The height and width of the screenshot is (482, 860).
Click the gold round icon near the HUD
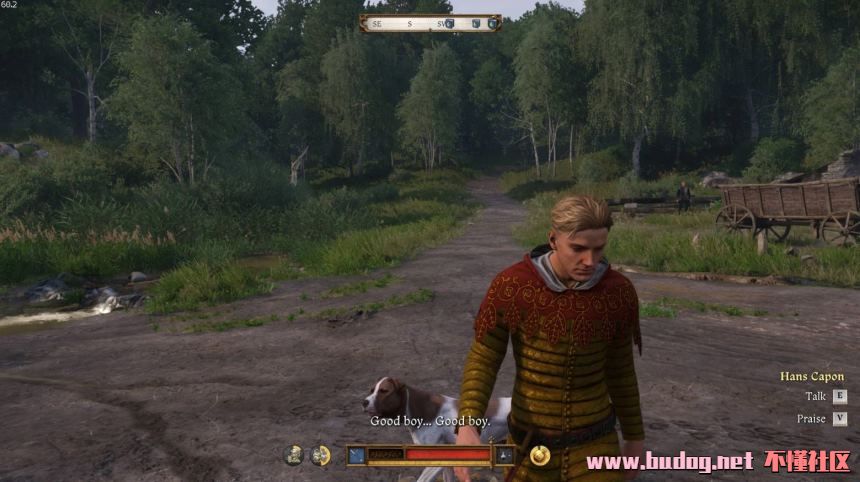click(540, 455)
